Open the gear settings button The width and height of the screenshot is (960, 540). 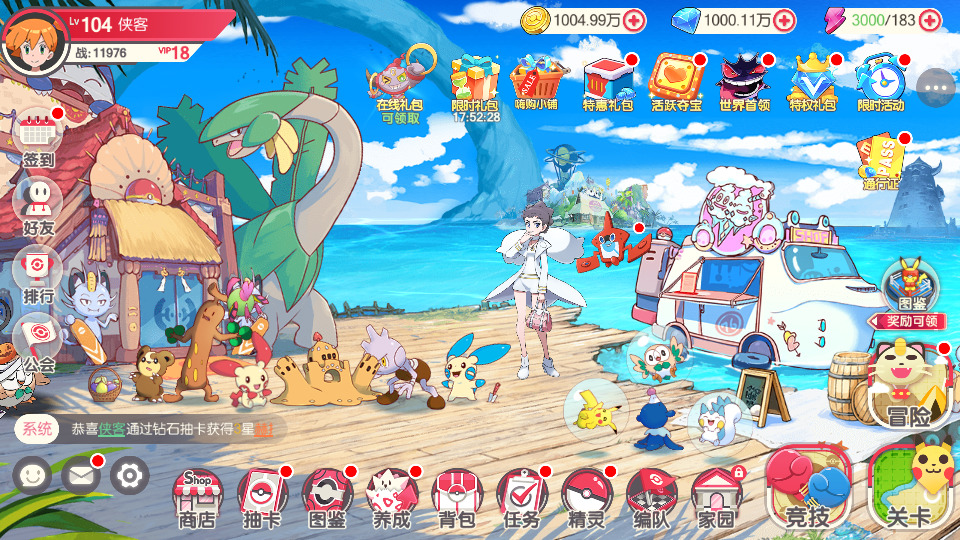coord(129,475)
